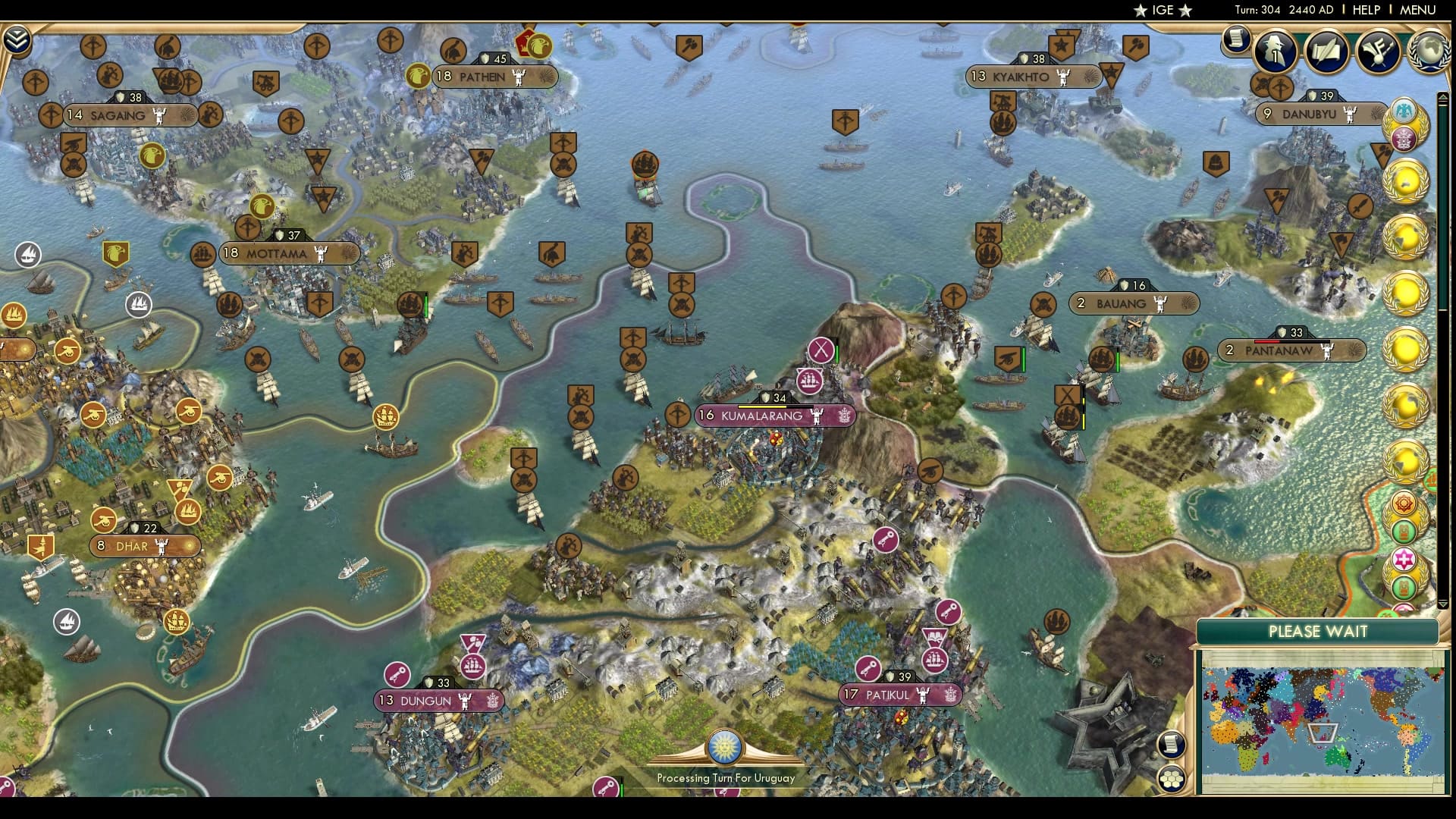The image size is (1456, 819).
Task: Click the IGE star label at the top
Action: pyautogui.click(x=1162, y=11)
